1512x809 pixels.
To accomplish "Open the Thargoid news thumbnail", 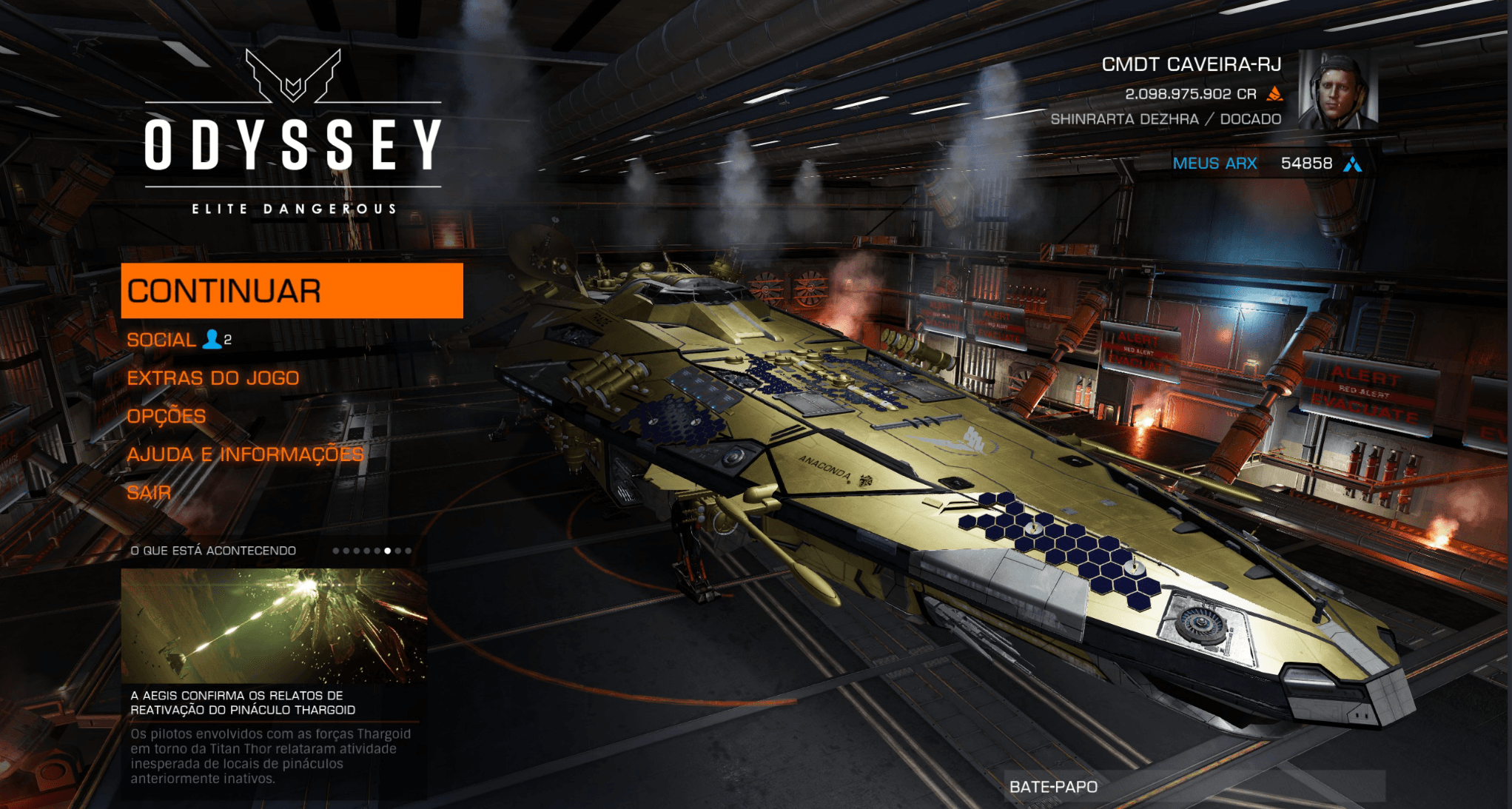I will coord(274,625).
